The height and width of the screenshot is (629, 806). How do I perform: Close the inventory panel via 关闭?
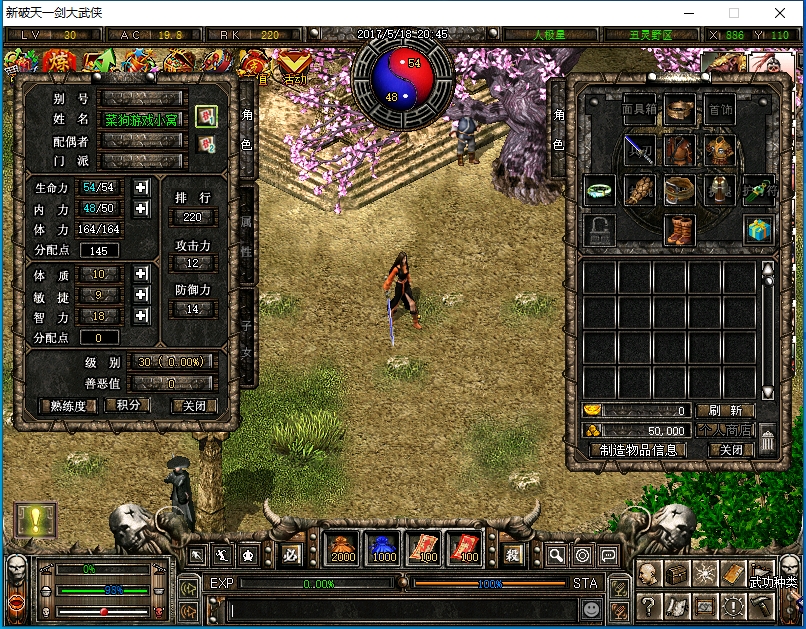[x=731, y=450]
